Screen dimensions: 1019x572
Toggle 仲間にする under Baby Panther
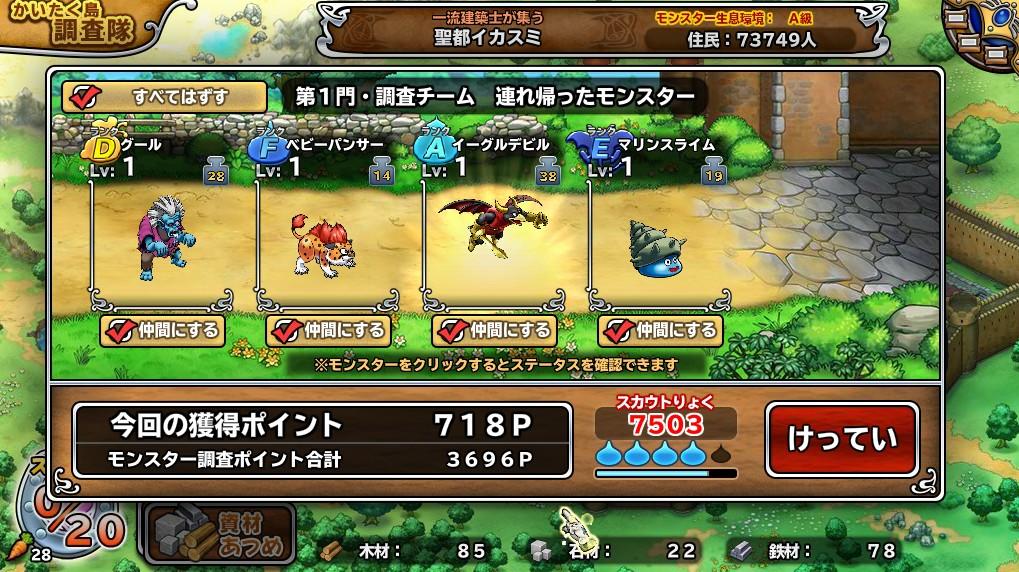point(327,330)
